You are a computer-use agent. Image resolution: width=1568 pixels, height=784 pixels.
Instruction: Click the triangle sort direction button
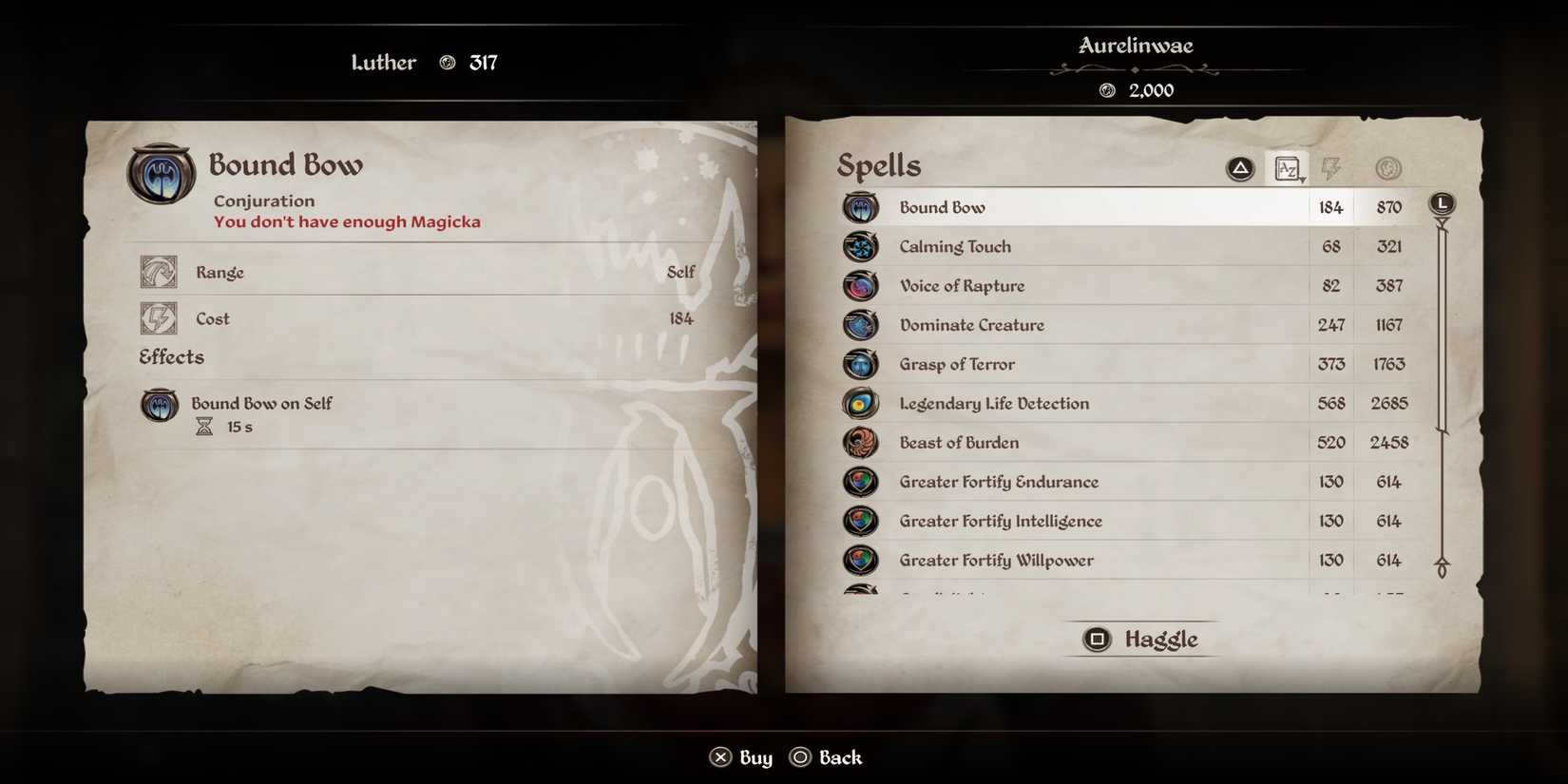click(x=1239, y=166)
